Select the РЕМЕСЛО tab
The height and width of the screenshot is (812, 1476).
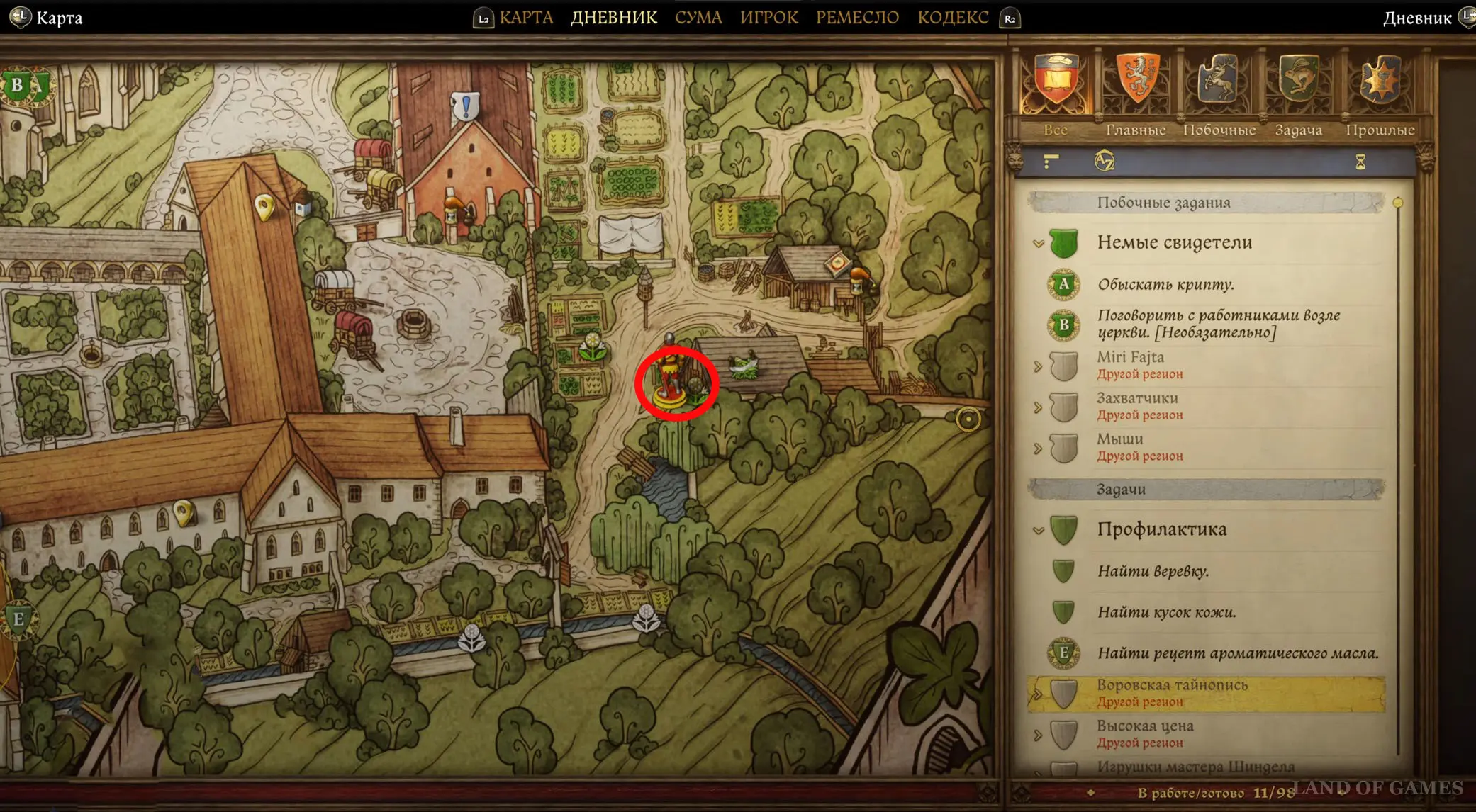click(x=857, y=18)
